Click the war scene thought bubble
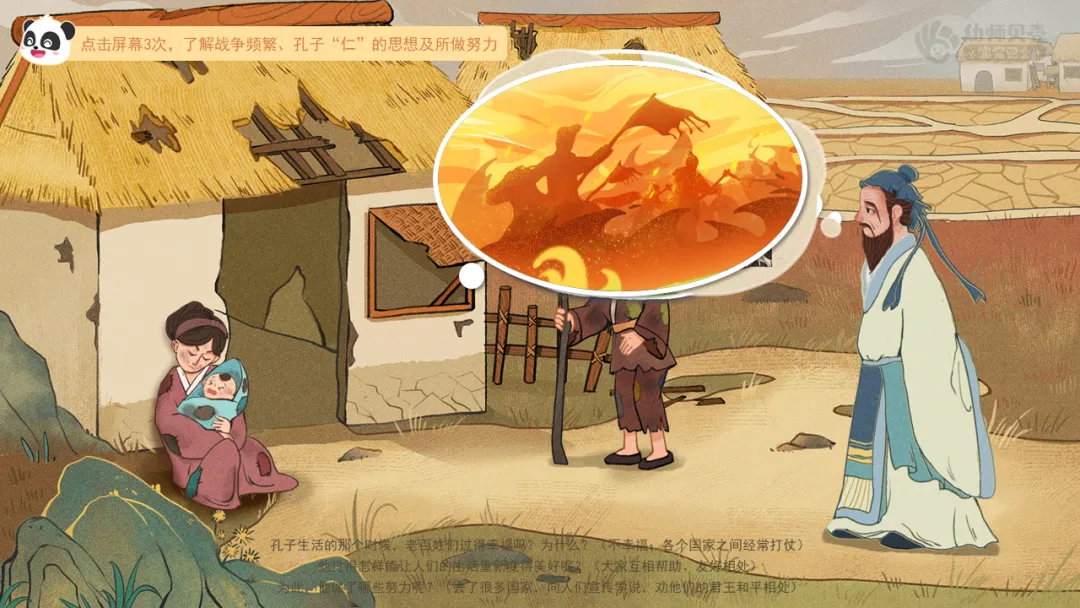1080x608 pixels. 620,178
